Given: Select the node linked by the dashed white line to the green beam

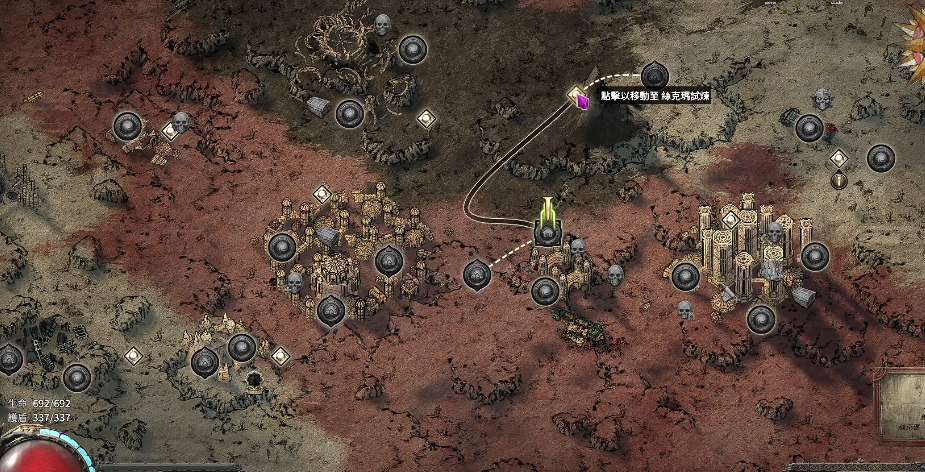Looking at the screenshot, I should click(x=477, y=273).
